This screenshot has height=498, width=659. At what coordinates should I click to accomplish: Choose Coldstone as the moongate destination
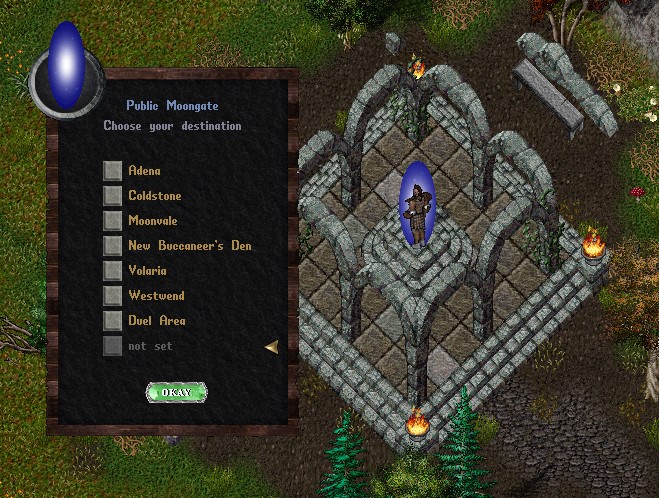point(113,196)
